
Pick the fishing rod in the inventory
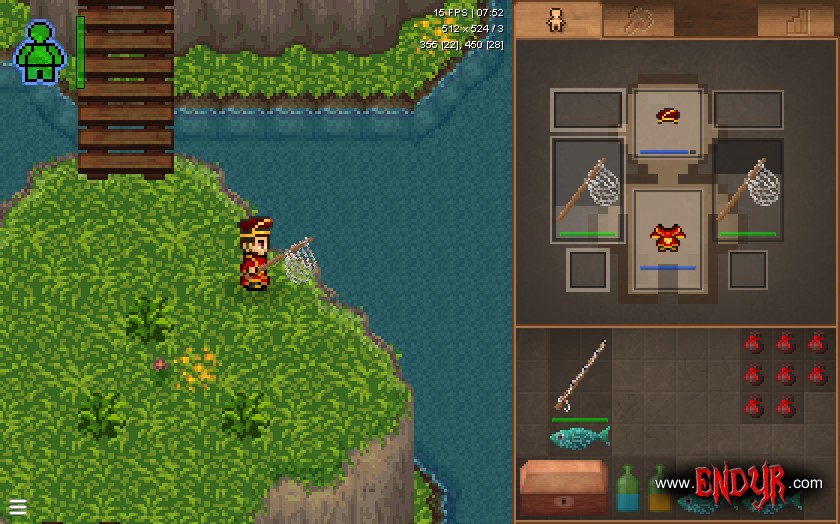(580, 375)
